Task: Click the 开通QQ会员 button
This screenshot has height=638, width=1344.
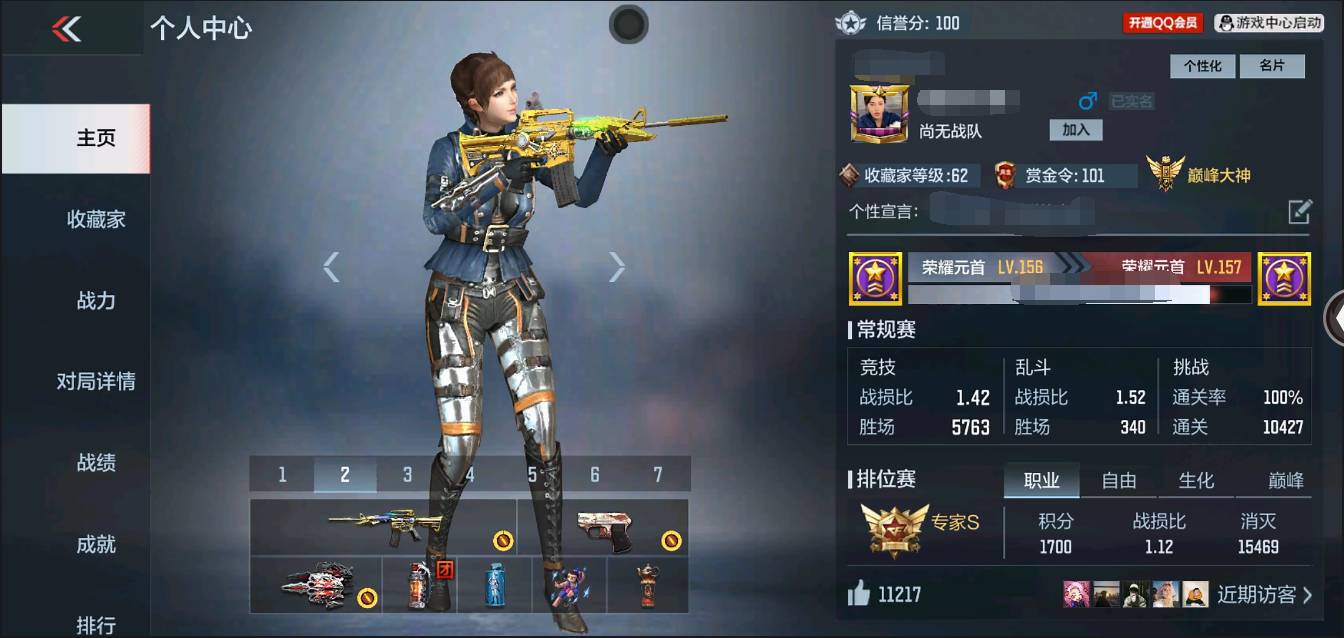Action: point(1162,23)
